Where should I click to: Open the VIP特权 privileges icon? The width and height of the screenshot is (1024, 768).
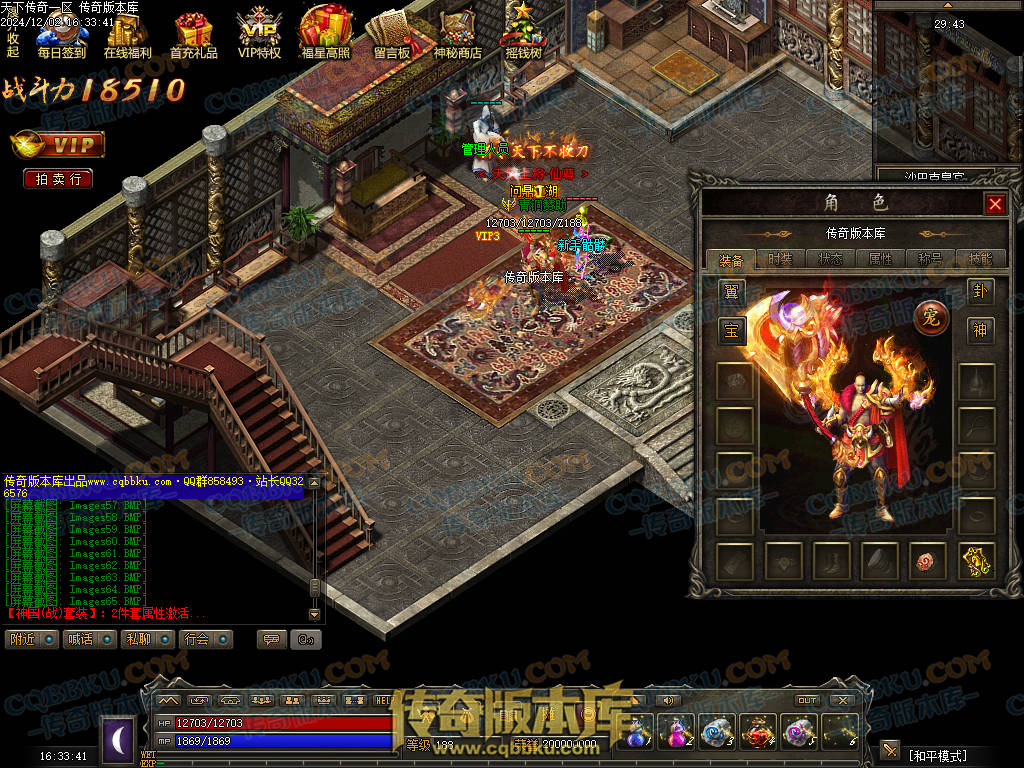click(x=259, y=35)
